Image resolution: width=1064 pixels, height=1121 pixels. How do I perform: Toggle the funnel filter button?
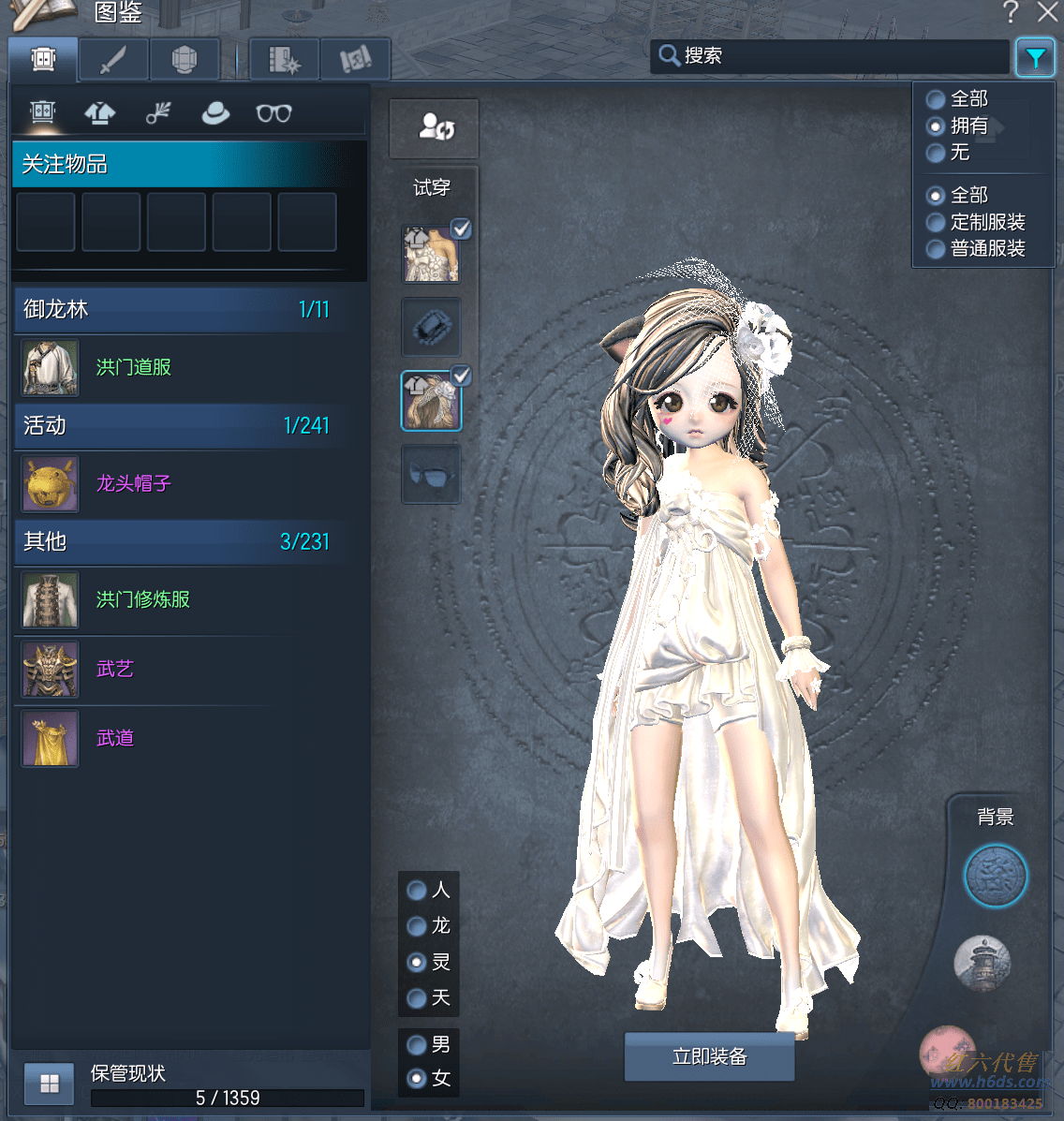click(1035, 58)
